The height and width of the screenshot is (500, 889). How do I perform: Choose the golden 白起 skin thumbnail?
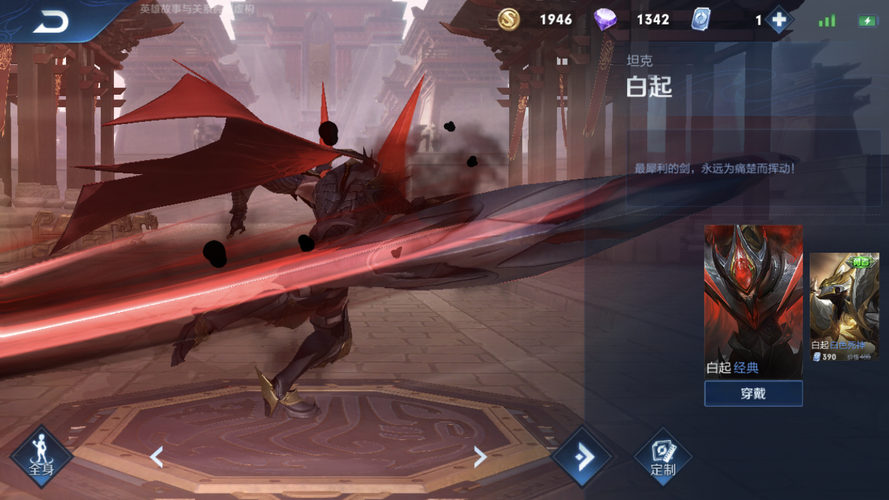click(x=843, y=305)
